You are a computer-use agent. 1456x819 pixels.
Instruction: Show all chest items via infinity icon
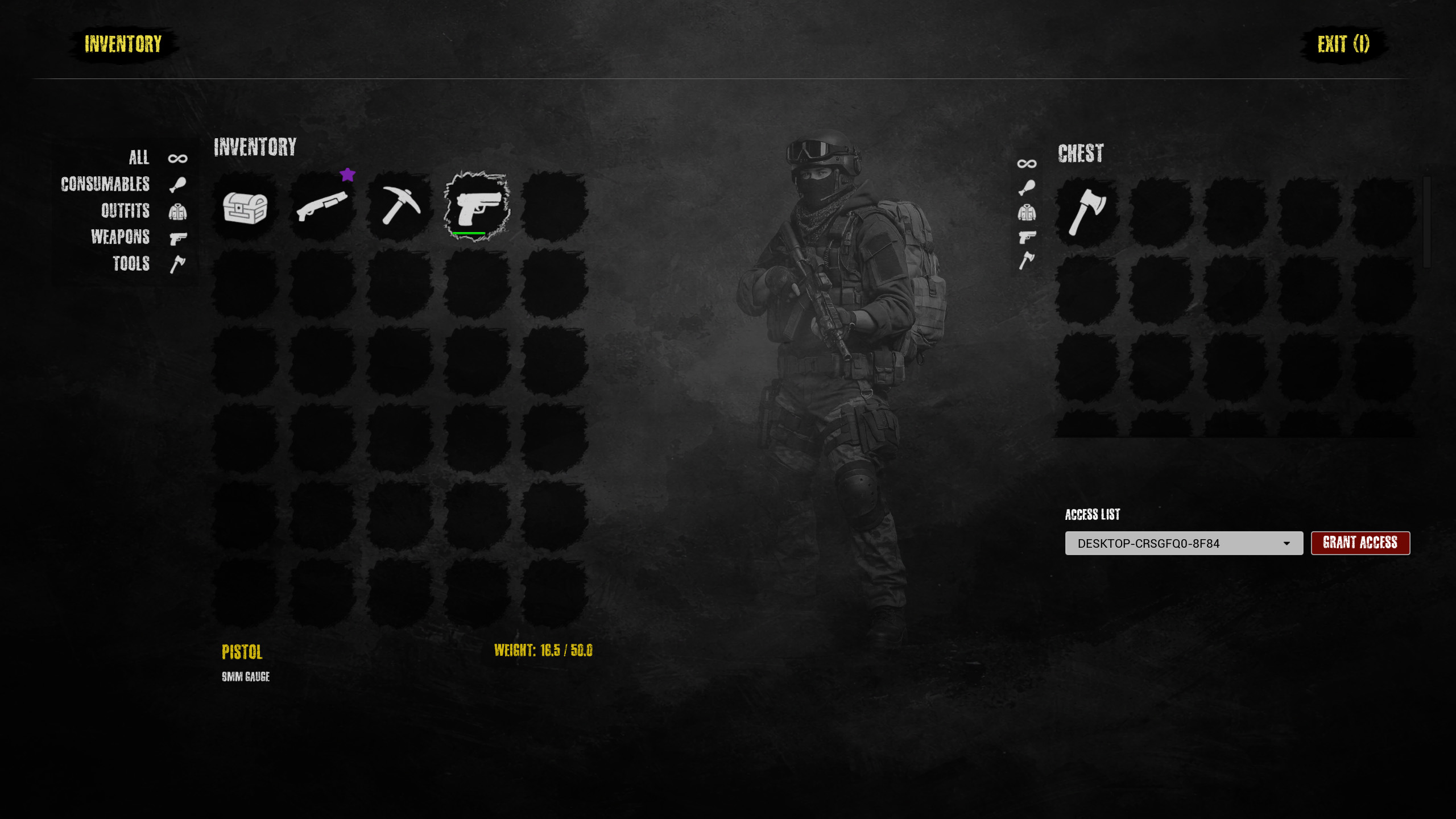pos(1027,164)
